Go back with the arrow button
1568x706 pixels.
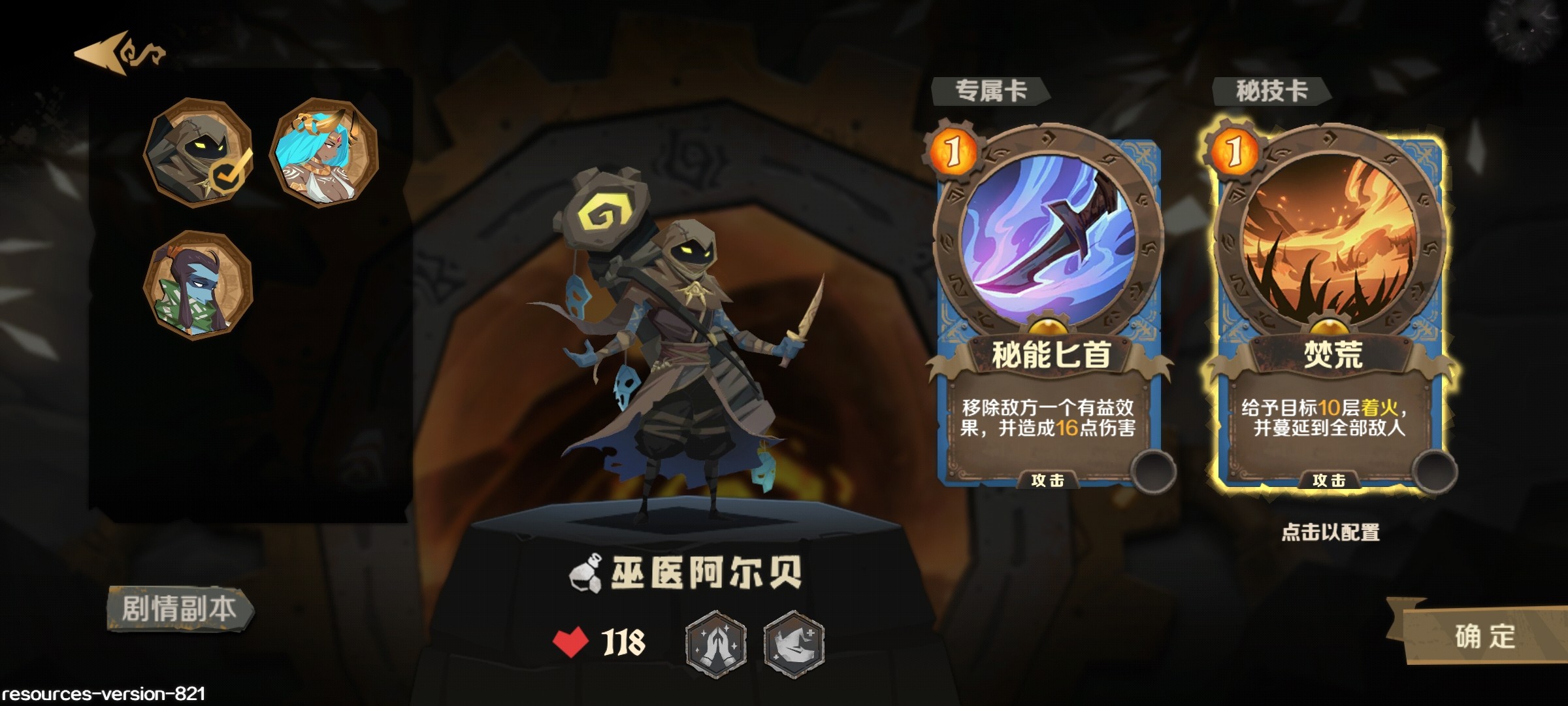[119, 54]
